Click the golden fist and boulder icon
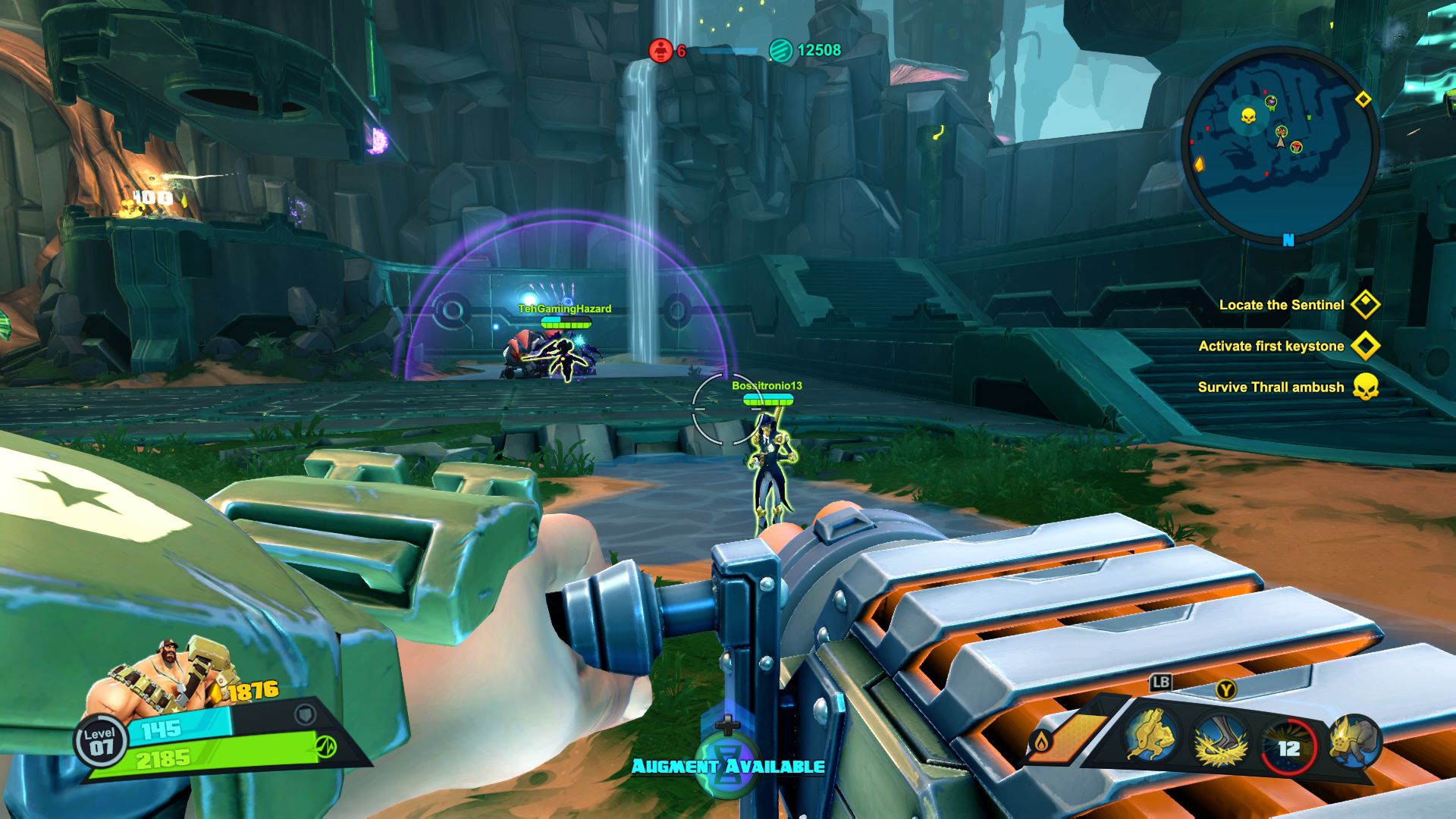 tap(1355, 741)
